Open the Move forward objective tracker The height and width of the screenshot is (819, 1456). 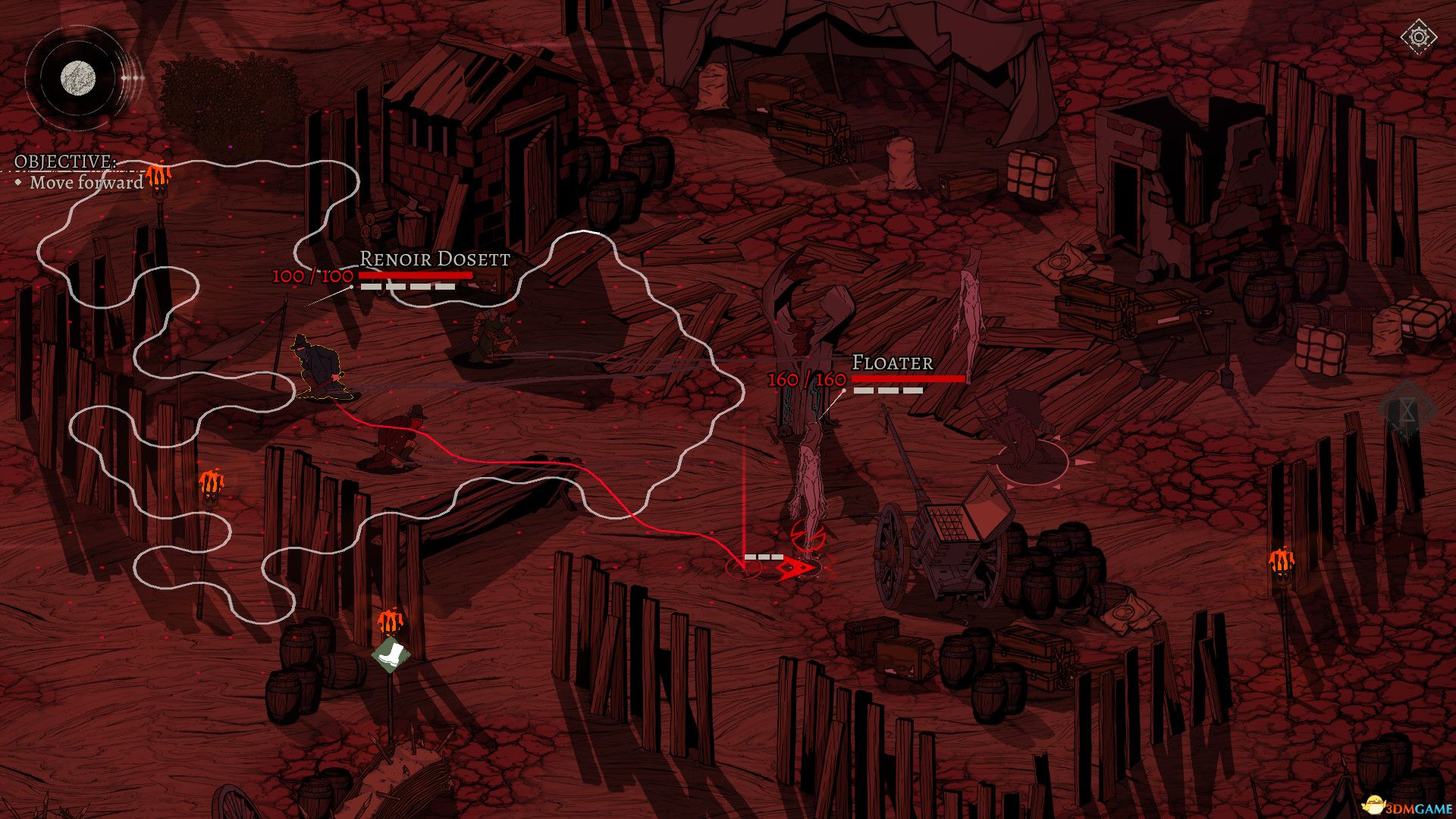pyautogui.click(x=86, y=182)
